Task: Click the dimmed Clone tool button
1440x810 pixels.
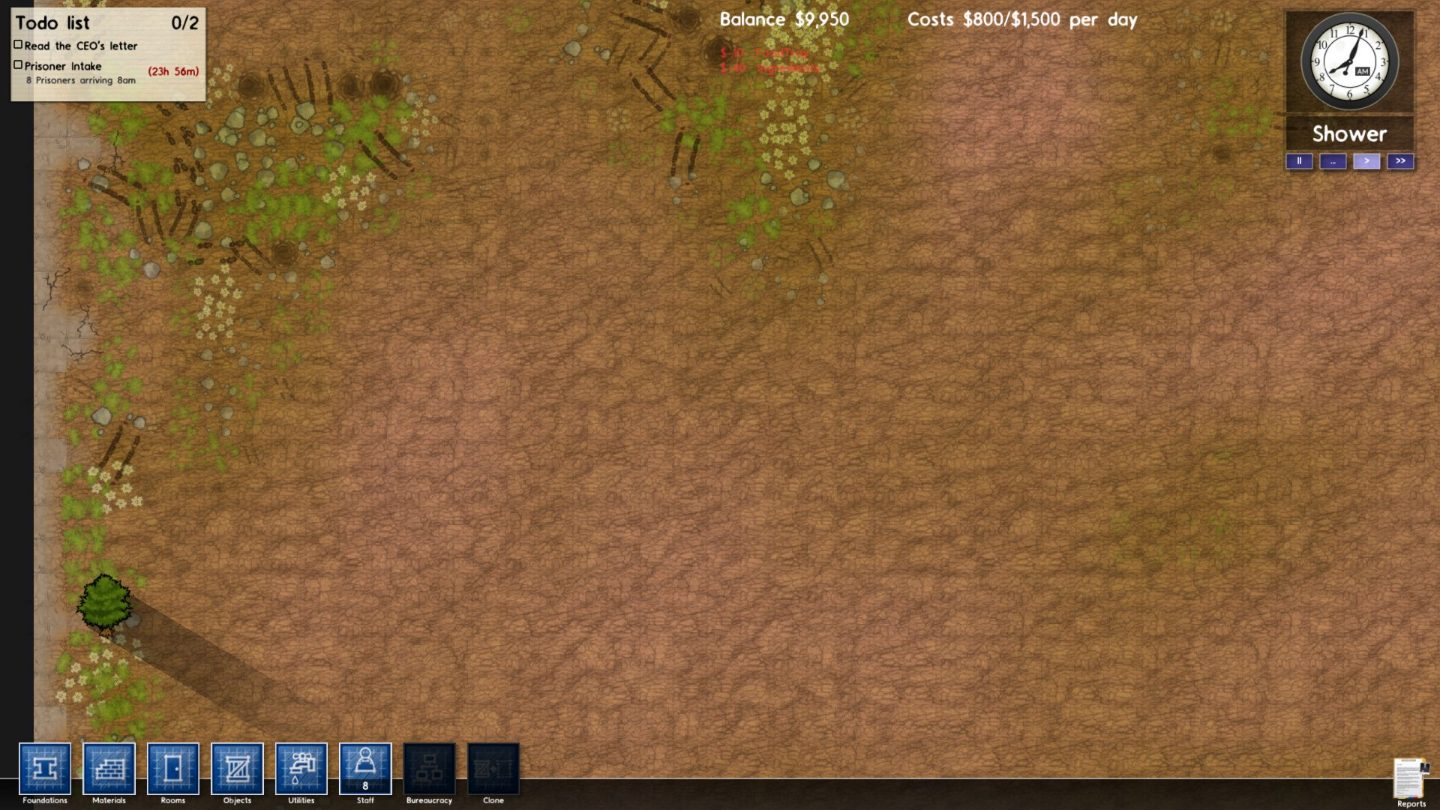Action: pos(493,768)
